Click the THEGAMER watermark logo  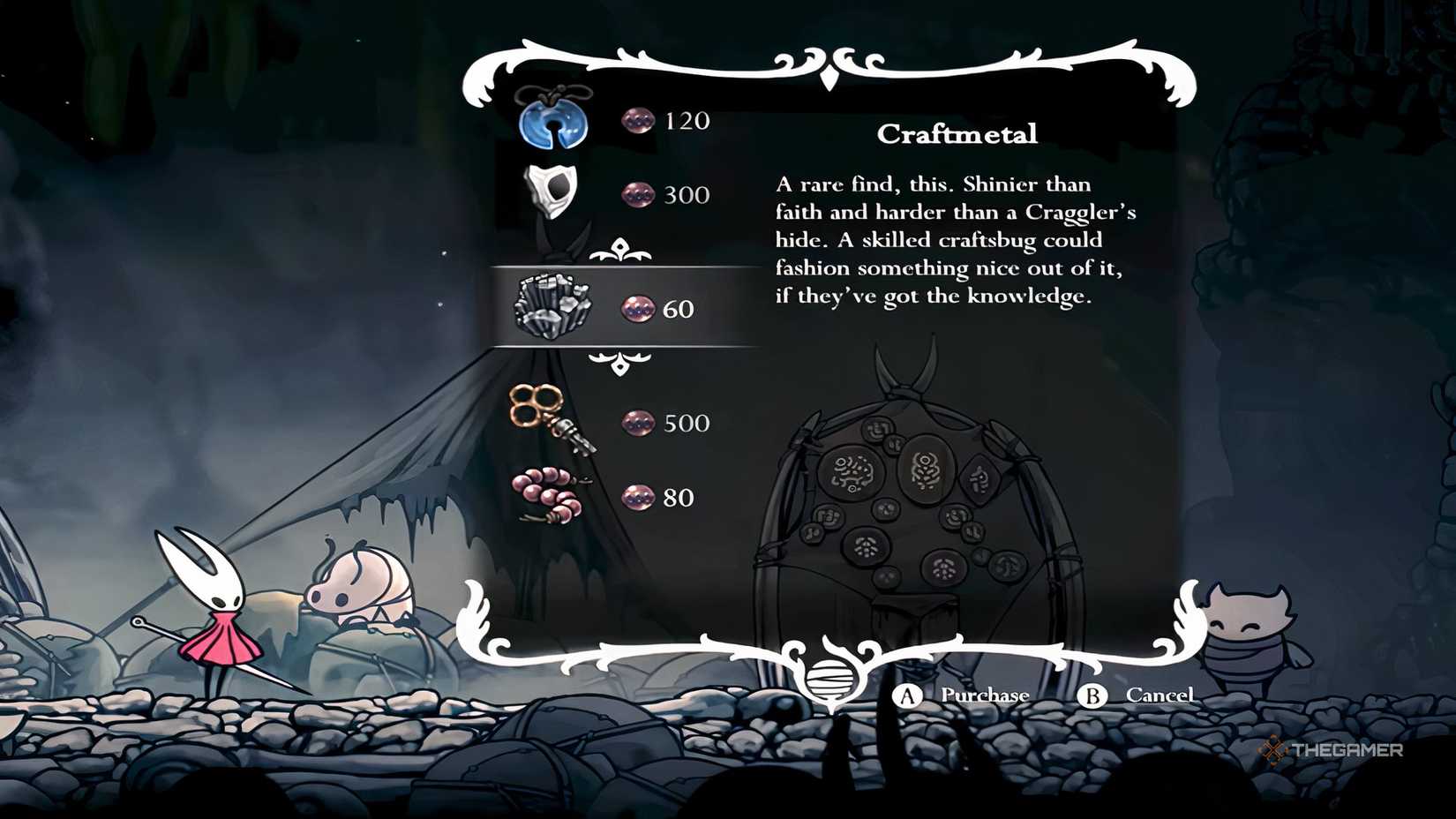click(x=1334, y=751)
